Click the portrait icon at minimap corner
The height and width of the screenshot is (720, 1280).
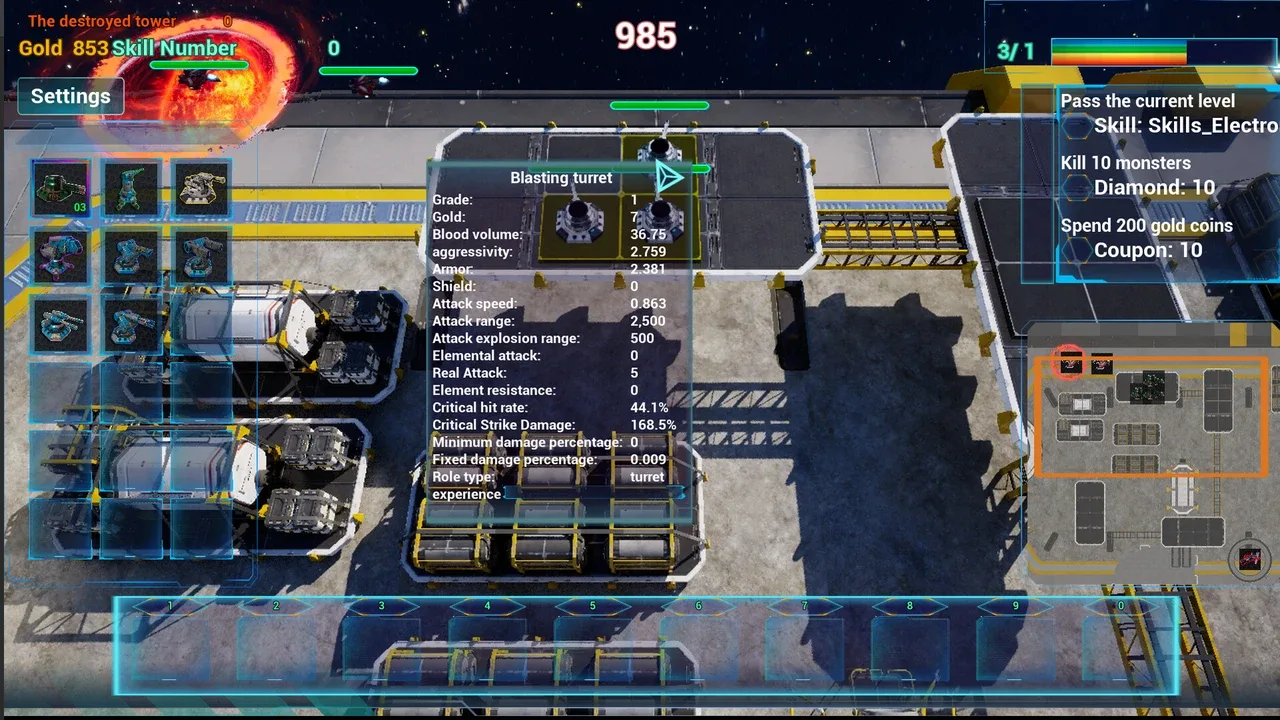[x=1249, y=560]
